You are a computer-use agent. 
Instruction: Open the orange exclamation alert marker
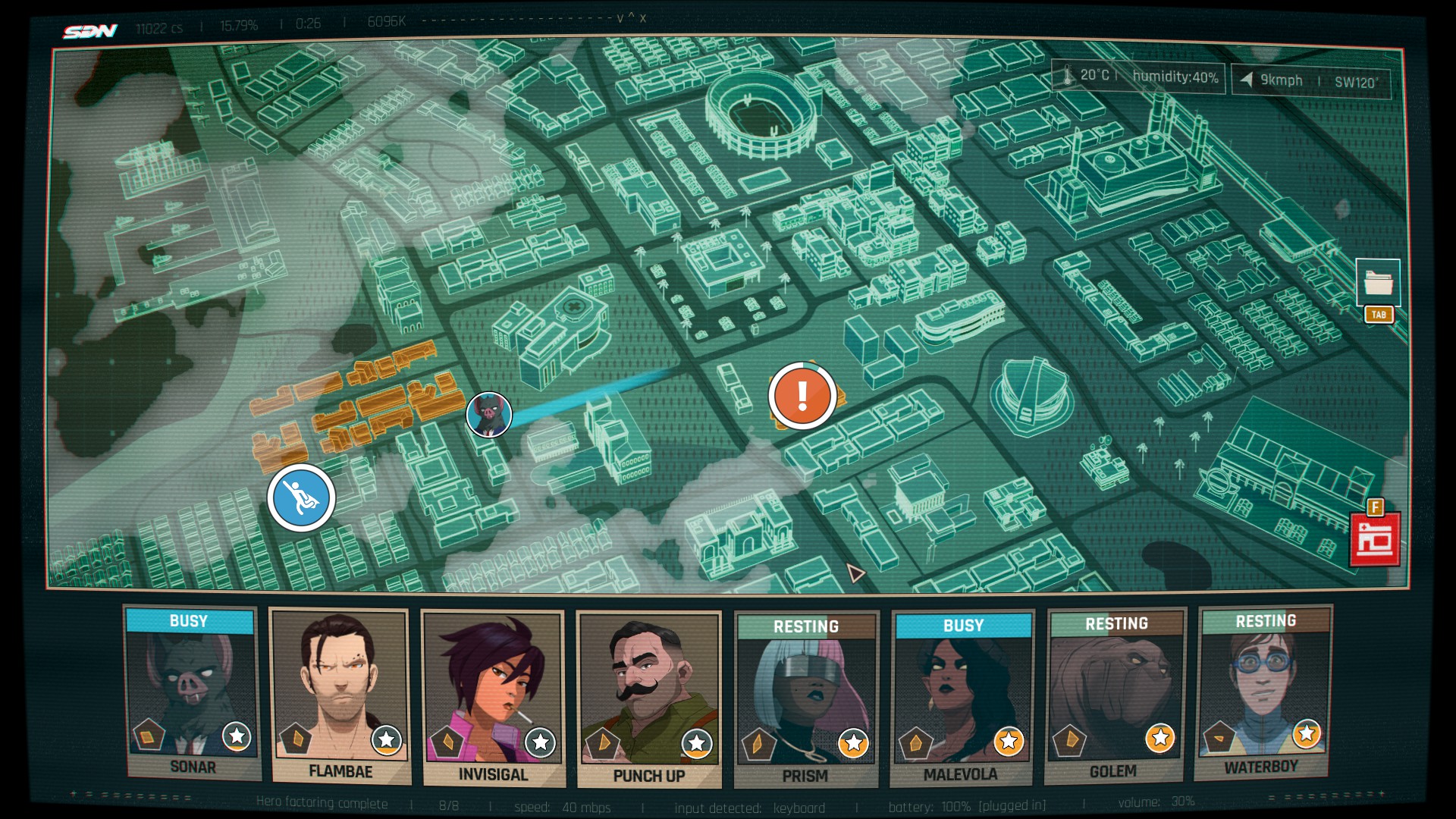point(802,397)
